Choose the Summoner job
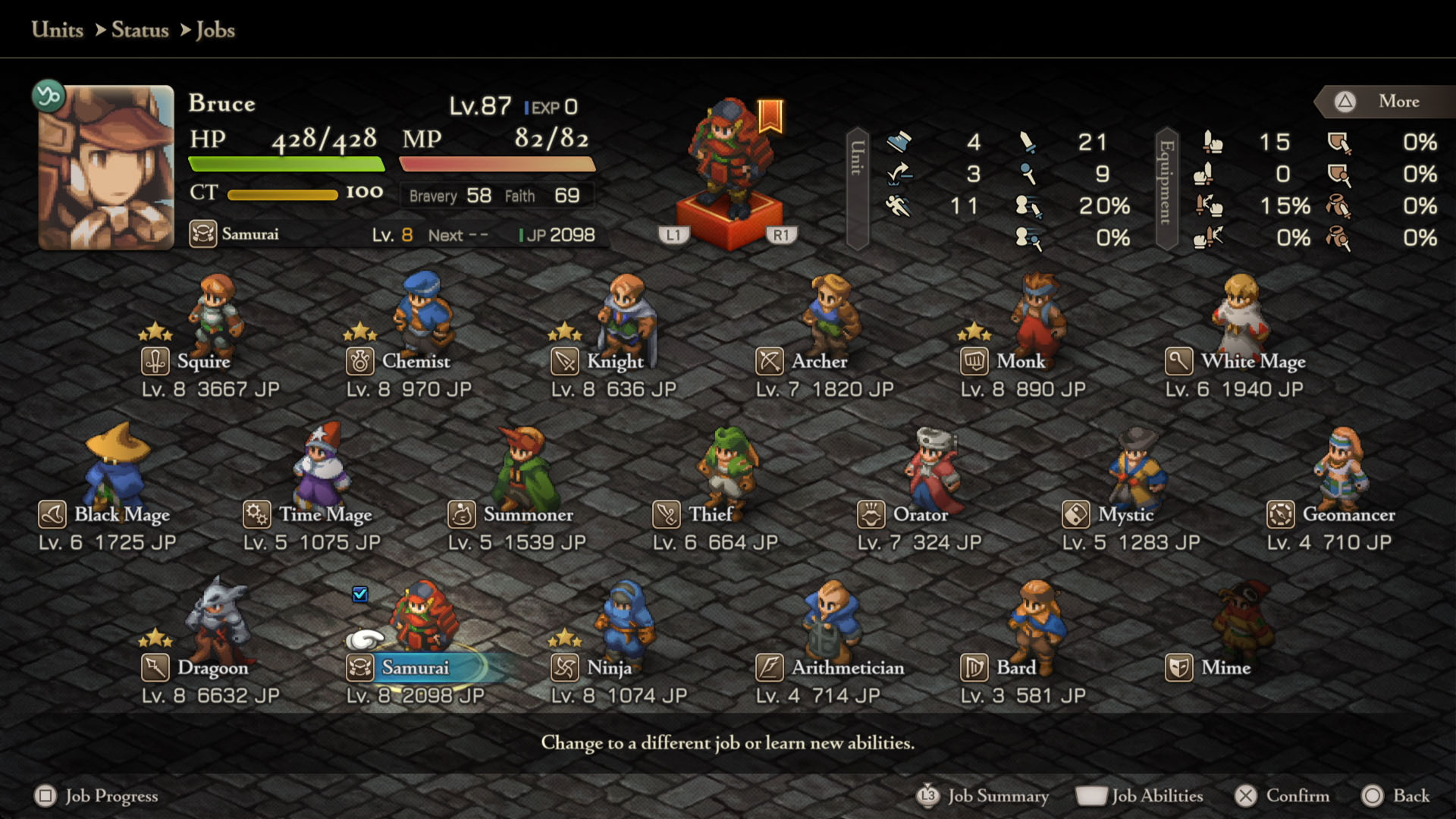 528,515
